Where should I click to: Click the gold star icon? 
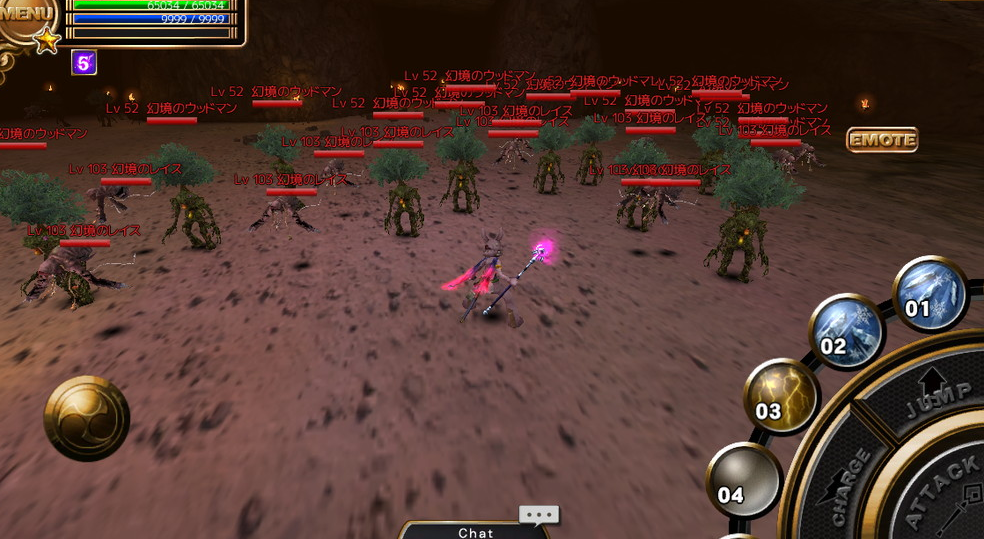[x=46, y=41]
